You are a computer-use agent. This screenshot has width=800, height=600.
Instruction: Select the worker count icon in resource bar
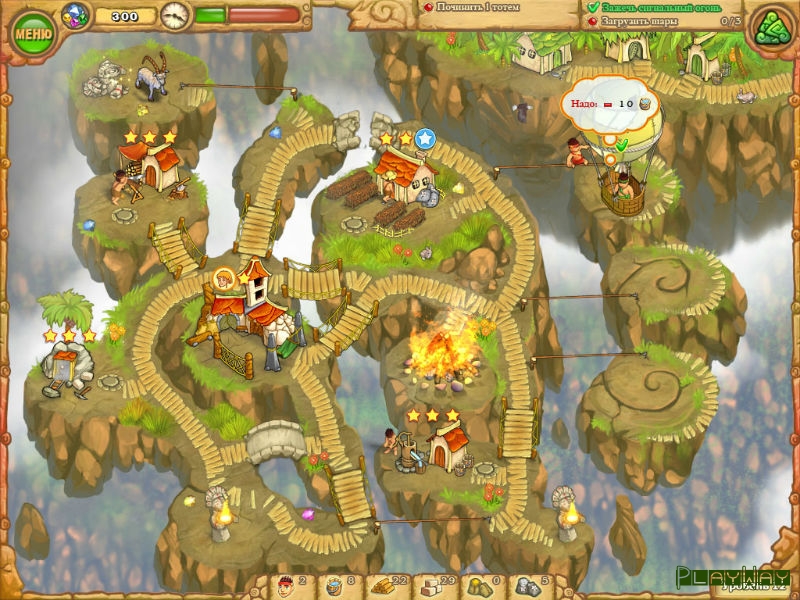coord(283,583)
